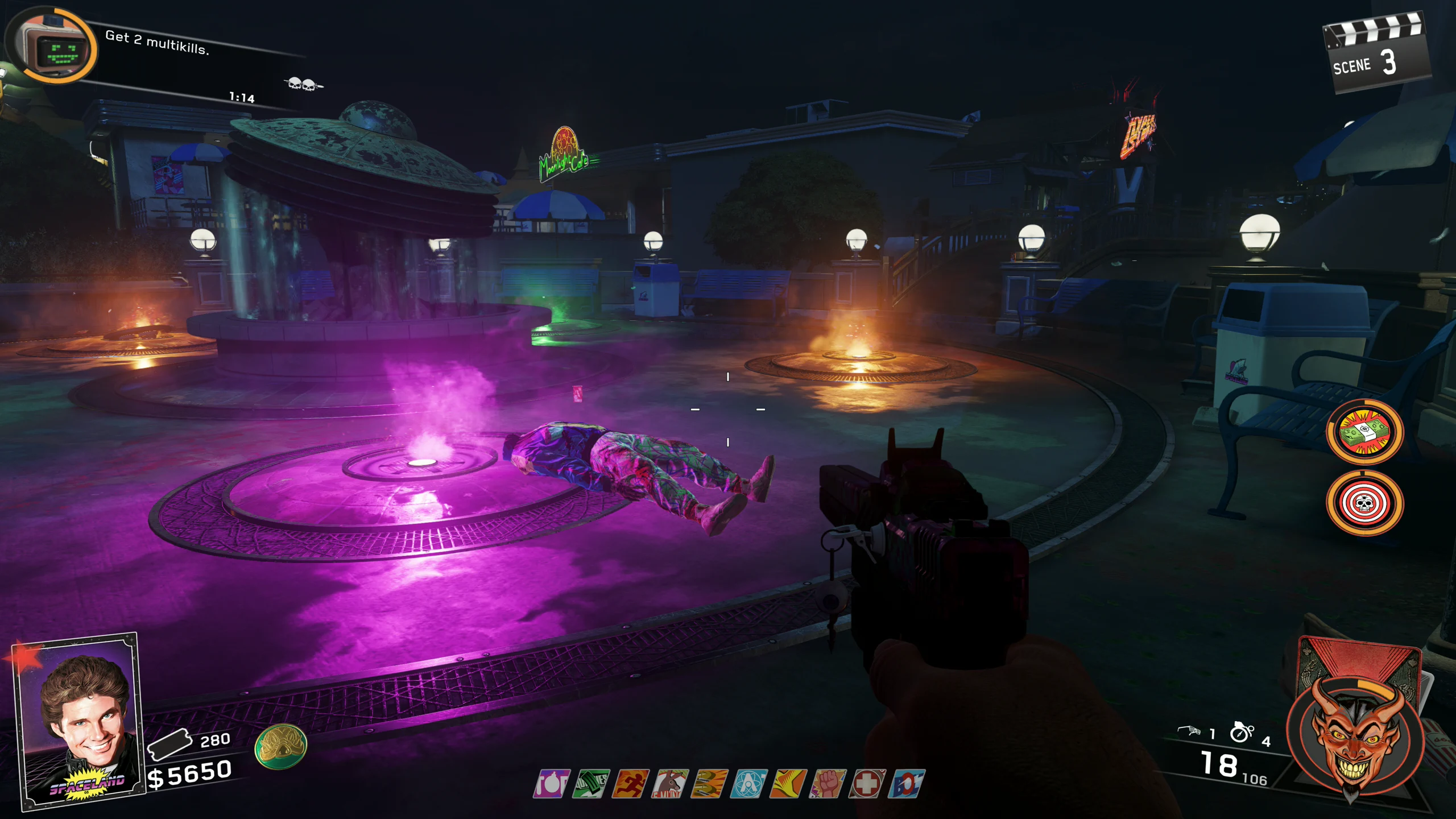Select the yellow and orange burst perk icon

788,784
